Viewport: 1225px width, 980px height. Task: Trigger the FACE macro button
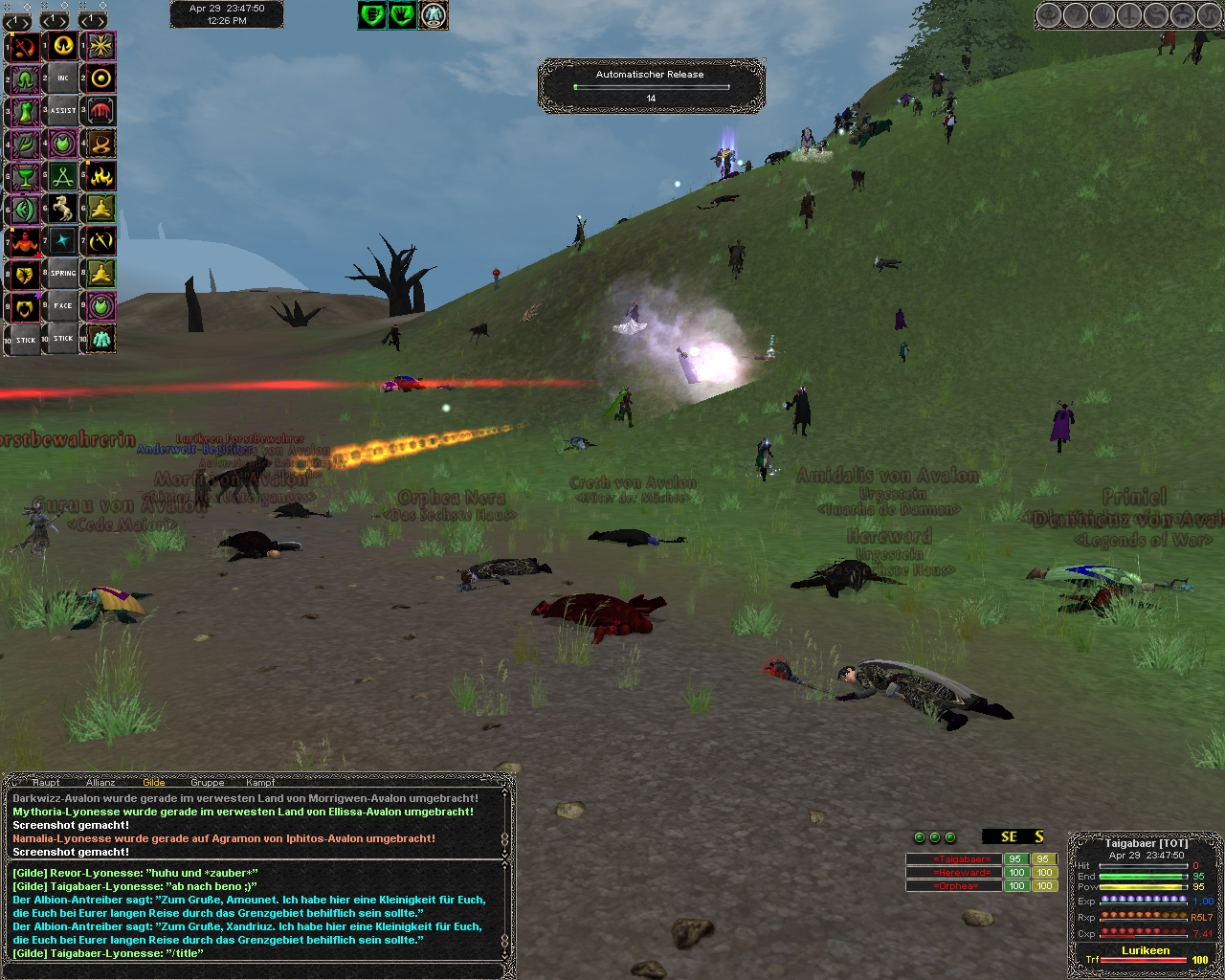[x=63, y=305]
